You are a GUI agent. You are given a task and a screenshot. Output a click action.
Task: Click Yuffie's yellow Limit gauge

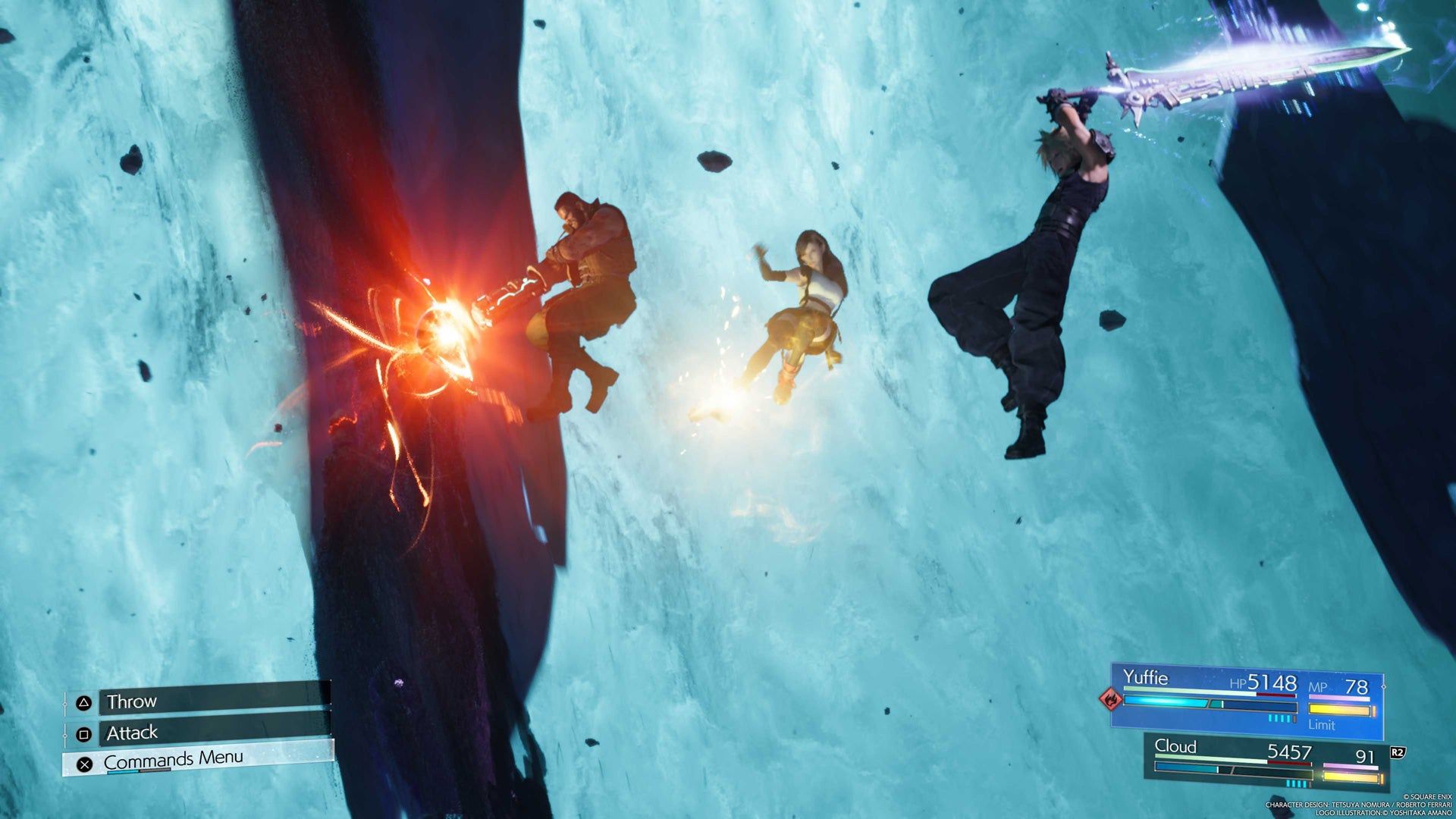[1338, 709]
